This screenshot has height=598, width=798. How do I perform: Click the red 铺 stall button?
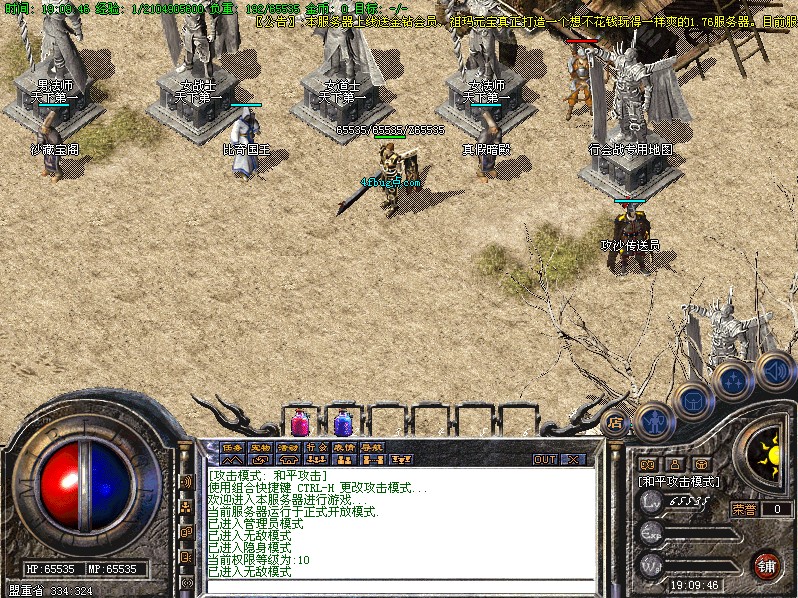point(767,564)
